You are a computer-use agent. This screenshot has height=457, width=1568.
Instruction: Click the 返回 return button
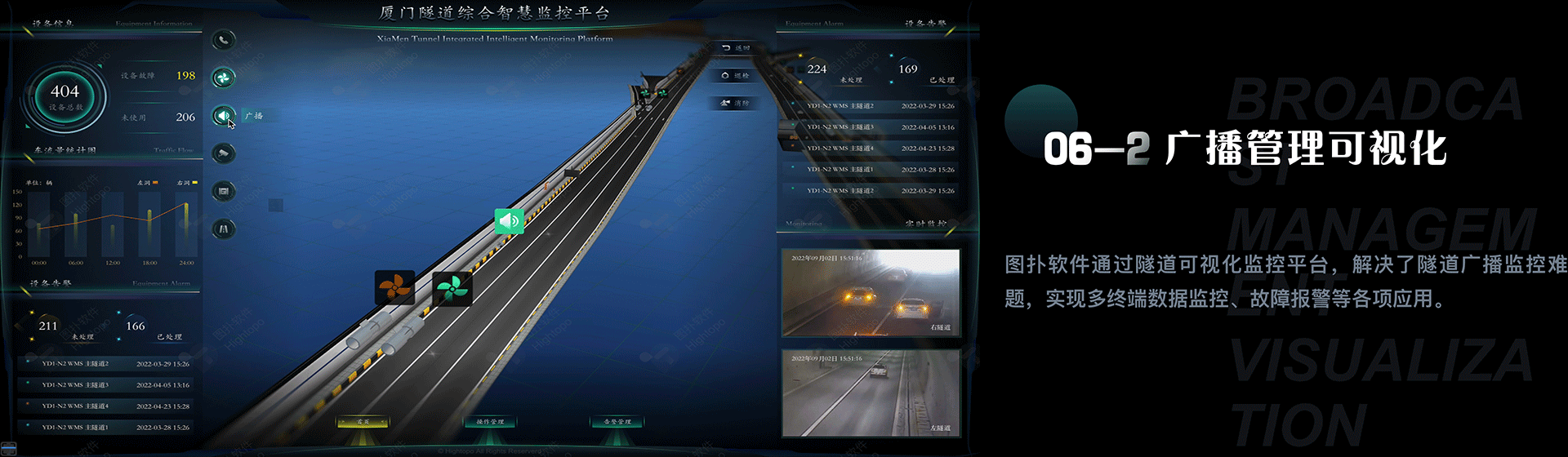point(736,49)
